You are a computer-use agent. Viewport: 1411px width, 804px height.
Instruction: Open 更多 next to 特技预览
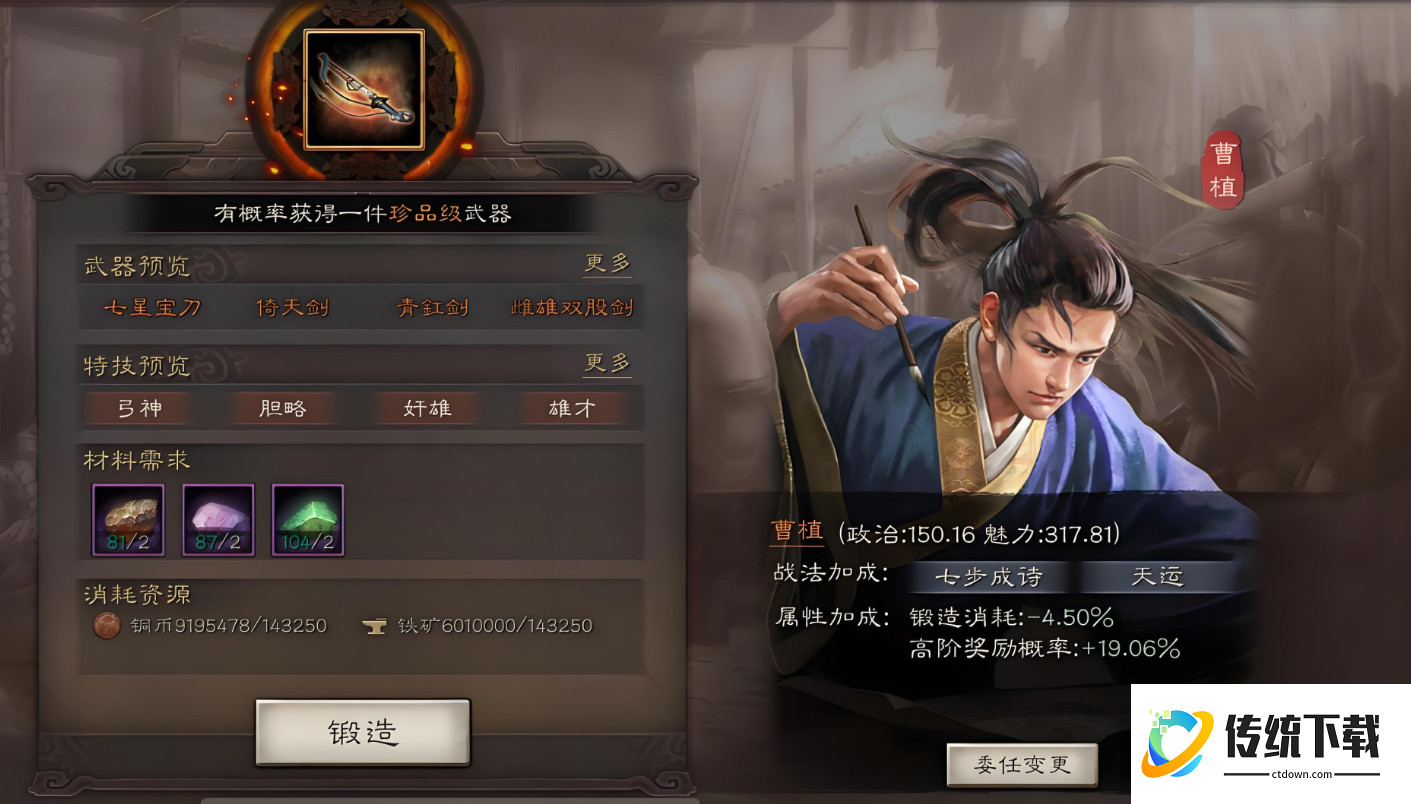[x=607, y=361]
